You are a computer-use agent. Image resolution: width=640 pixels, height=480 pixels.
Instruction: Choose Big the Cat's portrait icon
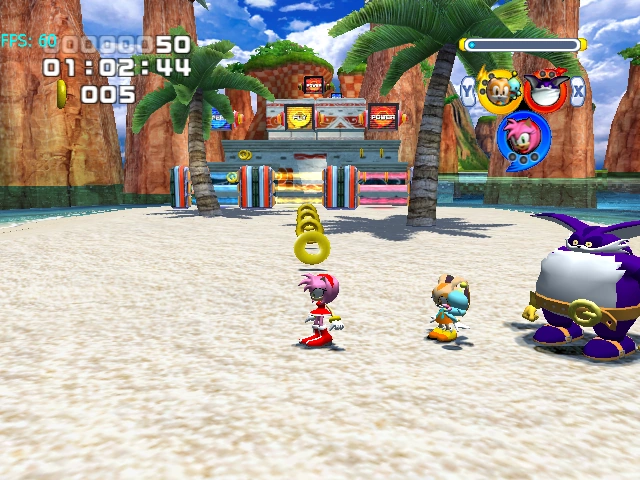(x=547, y=91)
